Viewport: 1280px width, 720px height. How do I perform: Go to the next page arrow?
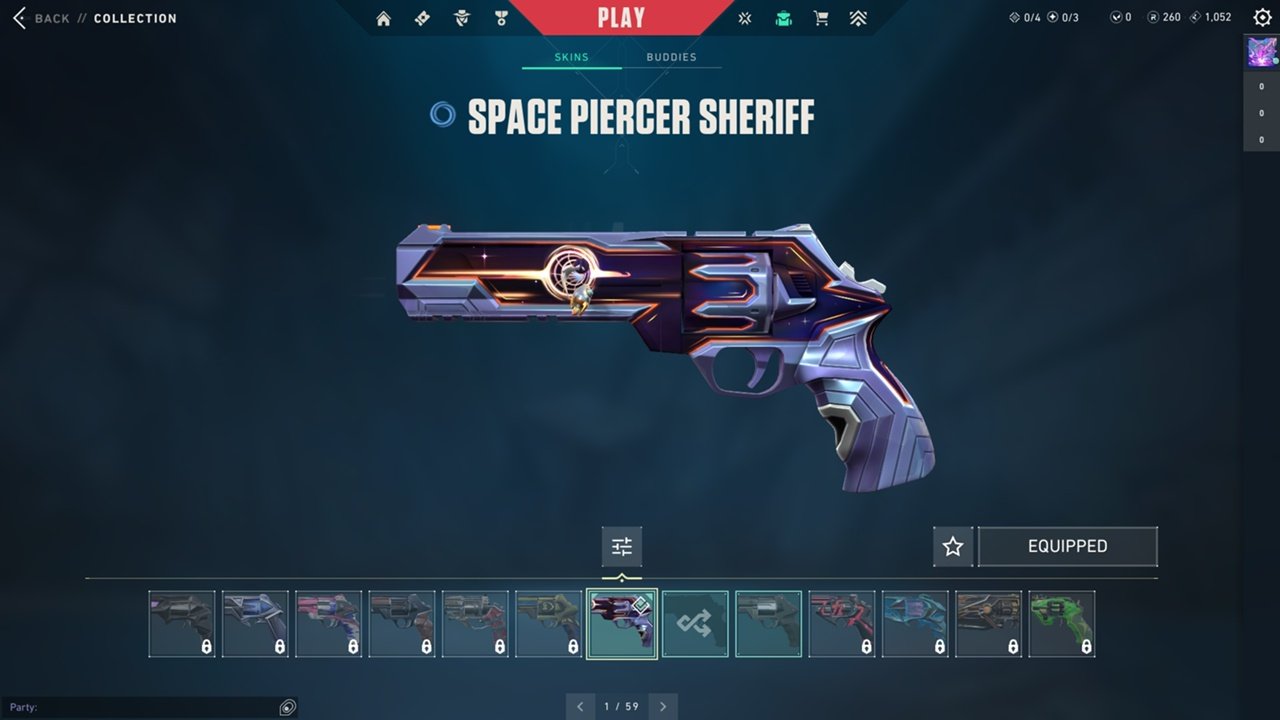click(663, 707)
